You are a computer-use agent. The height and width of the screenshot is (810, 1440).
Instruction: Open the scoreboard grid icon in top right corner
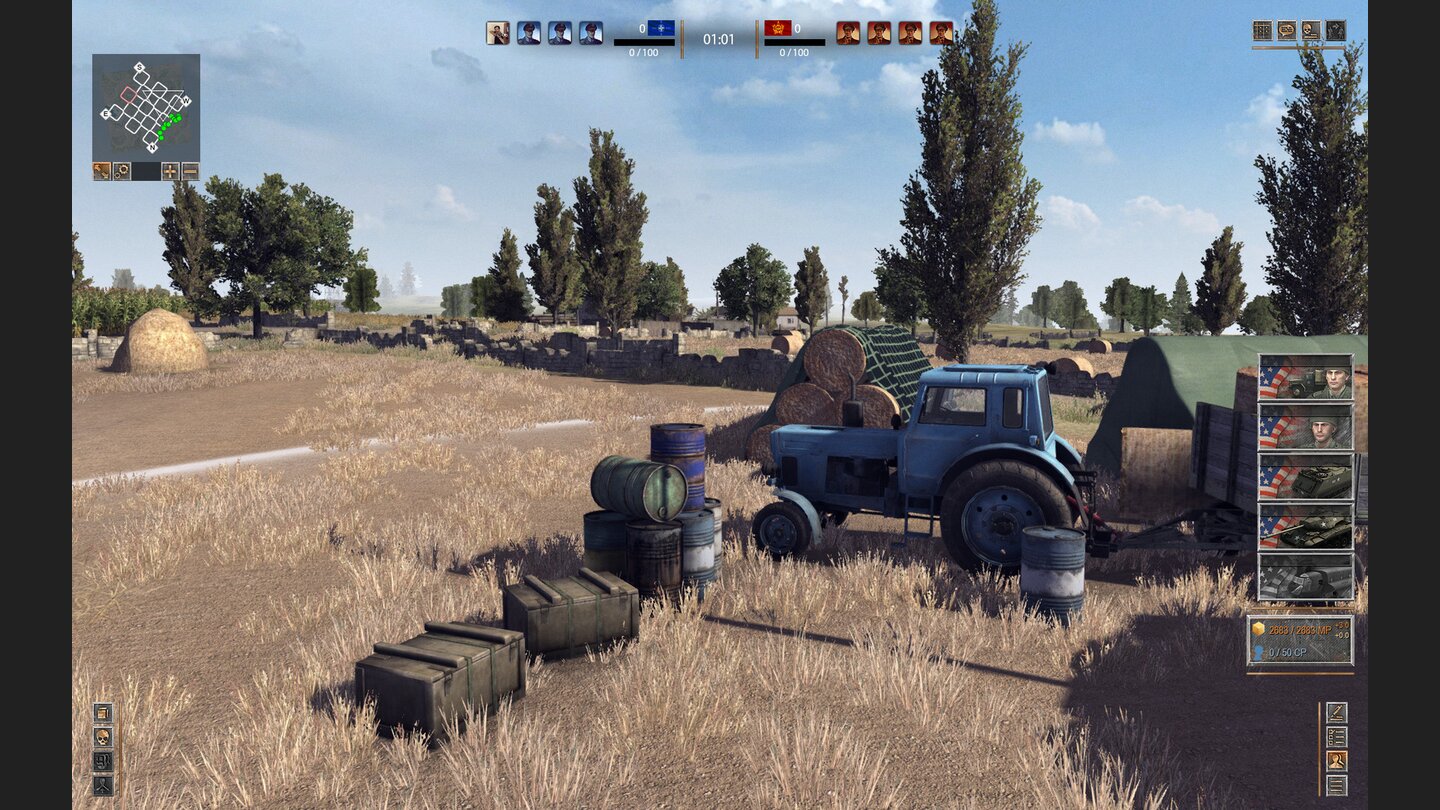click(1263, 30)
